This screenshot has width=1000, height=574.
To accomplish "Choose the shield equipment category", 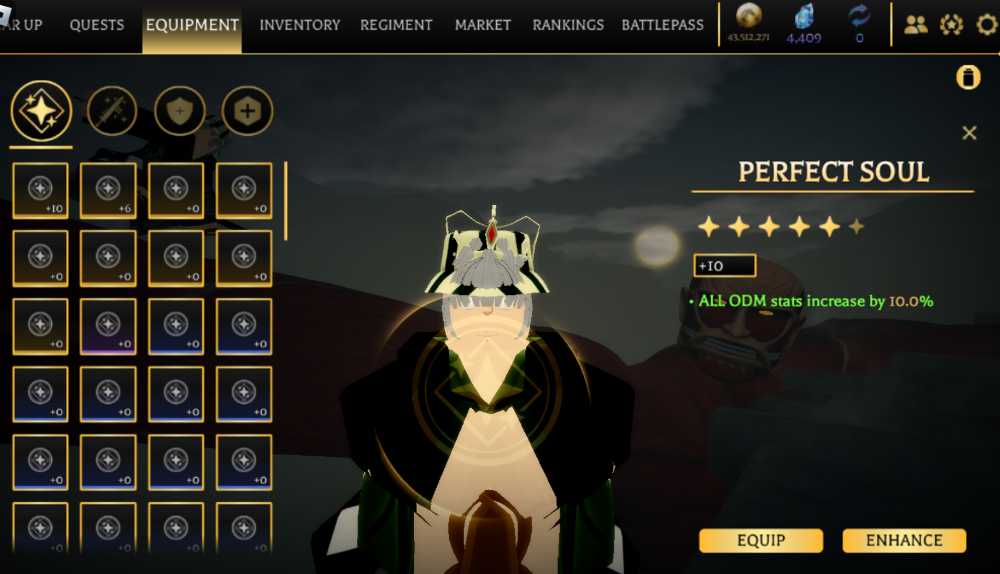I will pyautogui.click(x=180, y=111).
